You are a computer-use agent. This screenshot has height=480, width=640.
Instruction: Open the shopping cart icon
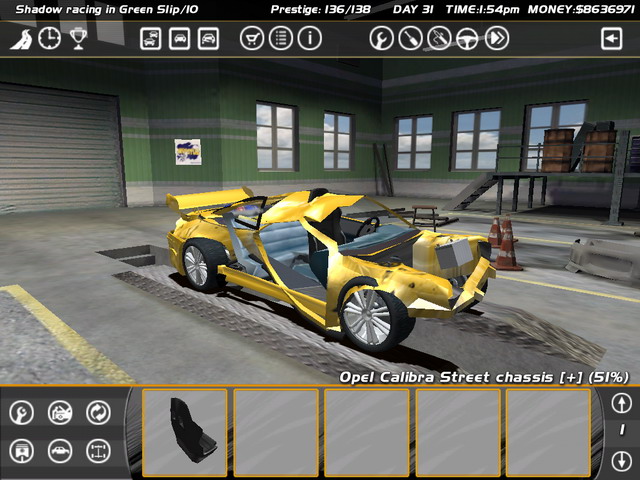[253, 39]
